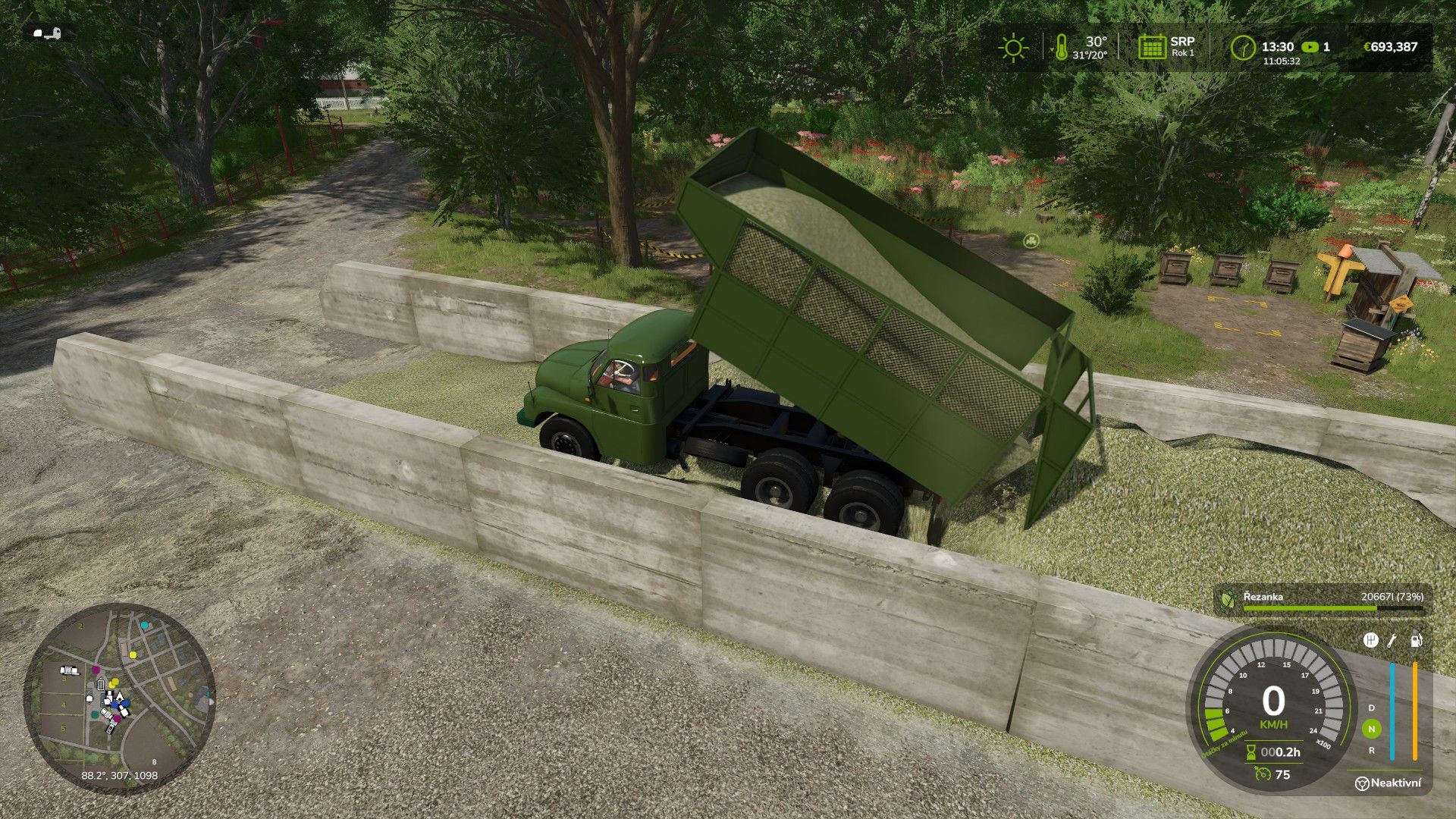Toggle cruise control via the Neaktivní steering wheel
The height and width of the screenshot is (819, 1456).
(1363, 783)
